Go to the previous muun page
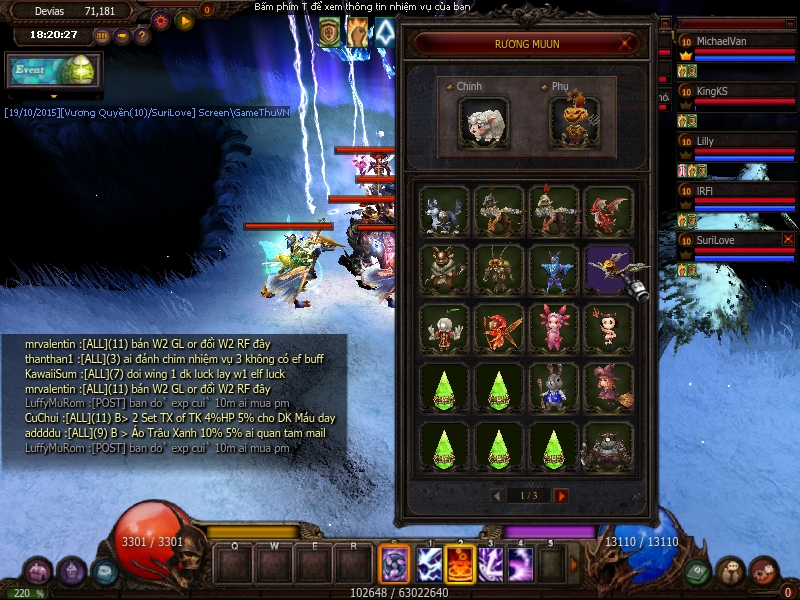Image resolution: width=800 pixels, height=600 pixels. 497,495
